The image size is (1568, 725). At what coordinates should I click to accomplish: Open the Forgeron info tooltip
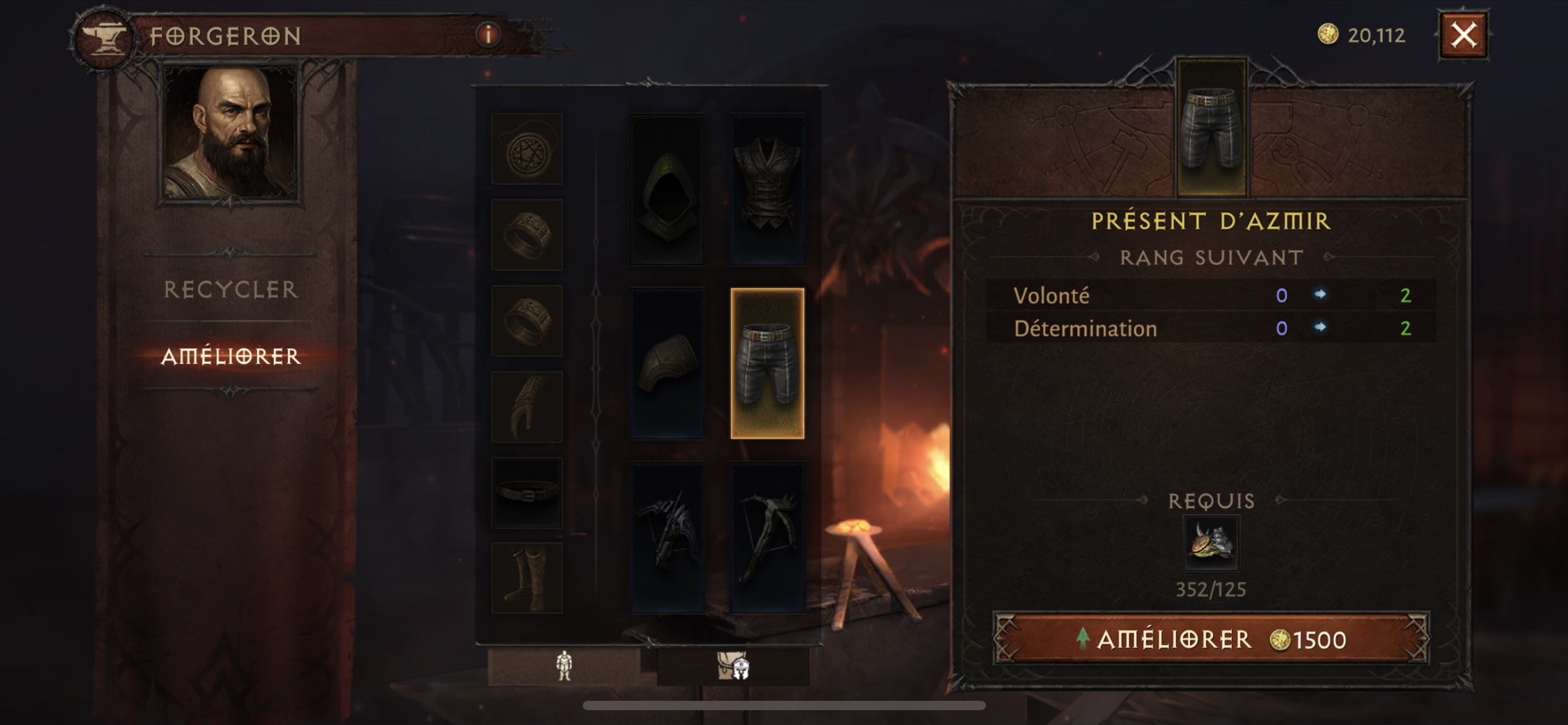pos(488,35)
